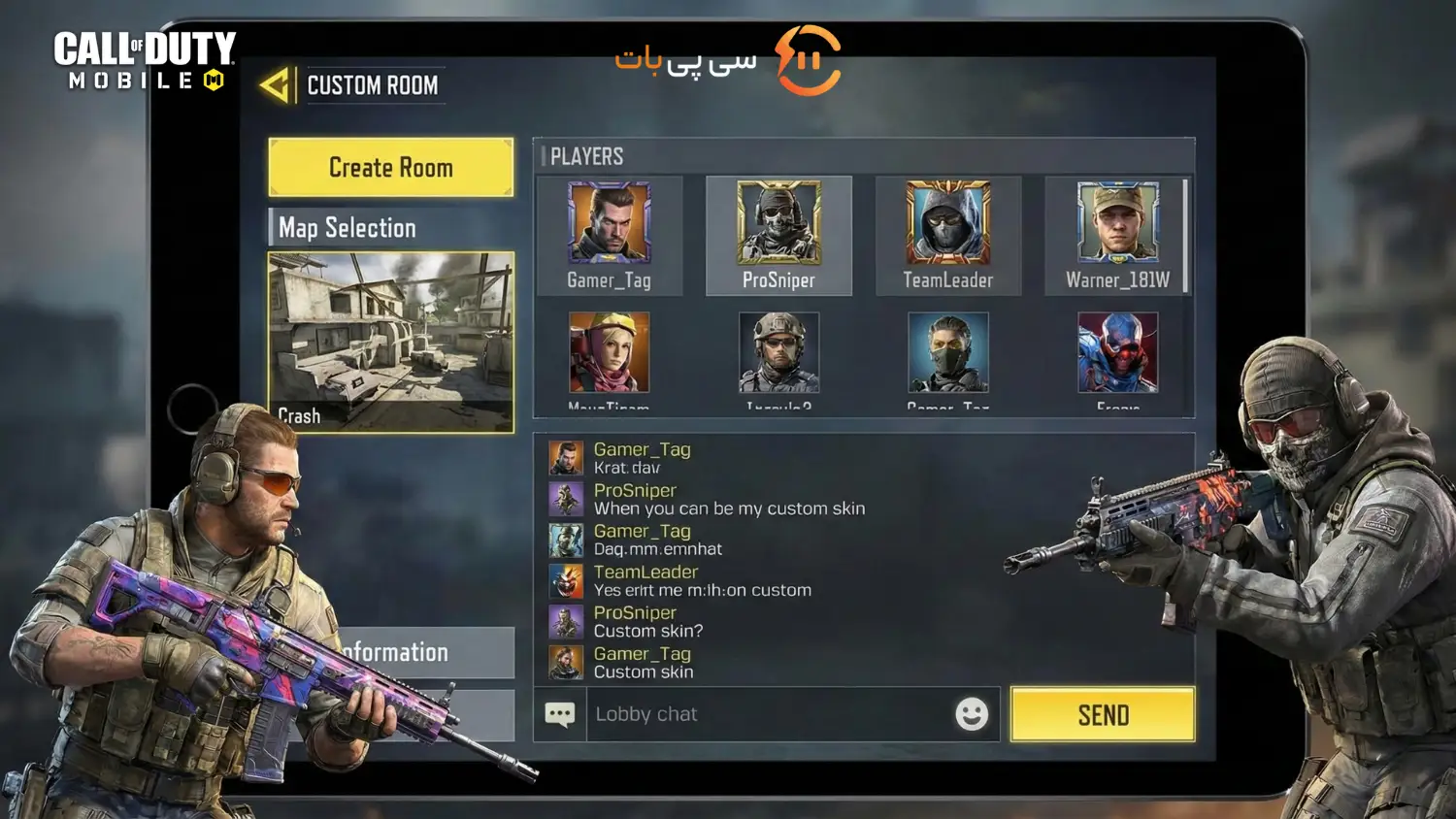Select the black face-mask player avatar

coord(947,352)
